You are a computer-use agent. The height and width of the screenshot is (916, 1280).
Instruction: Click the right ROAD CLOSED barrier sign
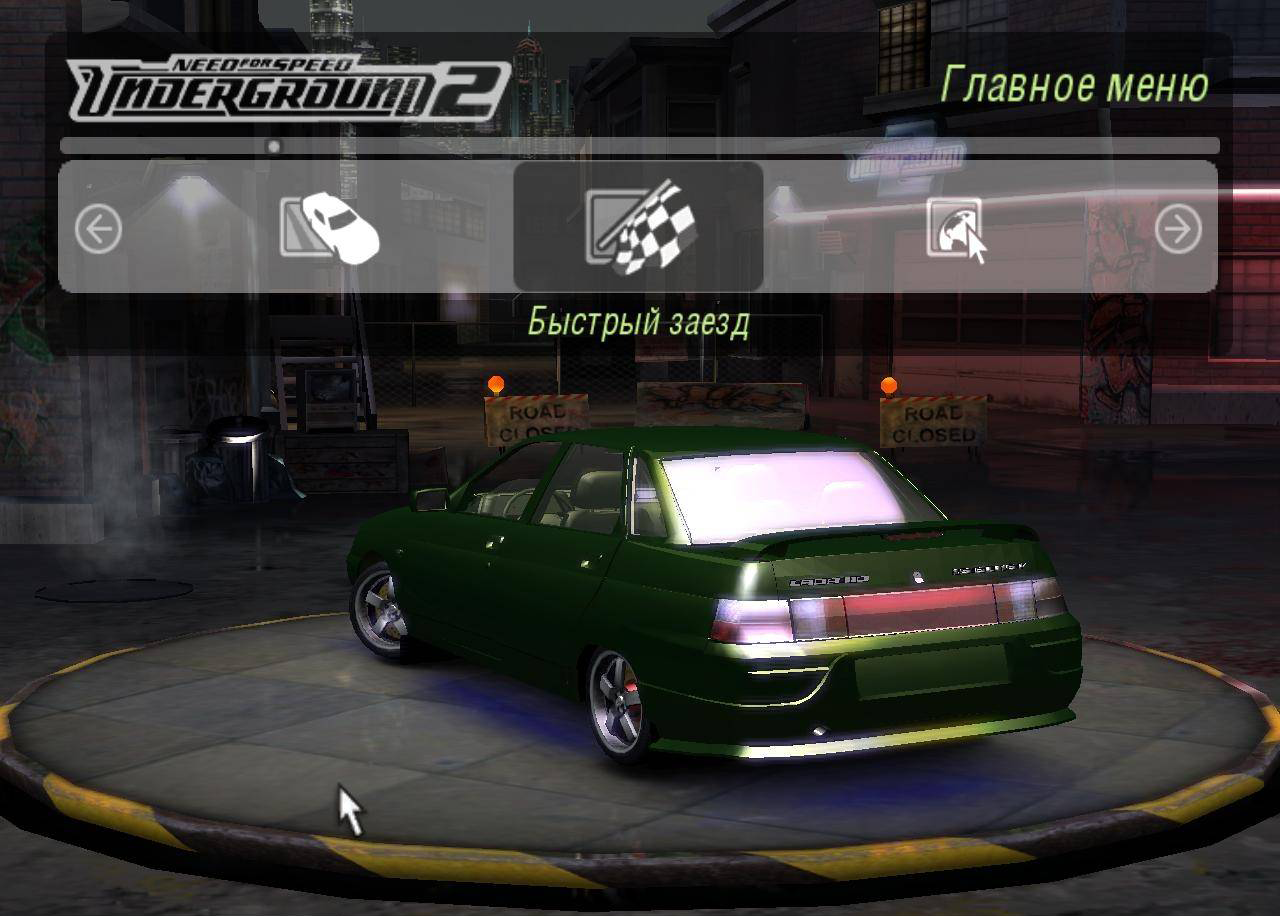pos(934,420)
